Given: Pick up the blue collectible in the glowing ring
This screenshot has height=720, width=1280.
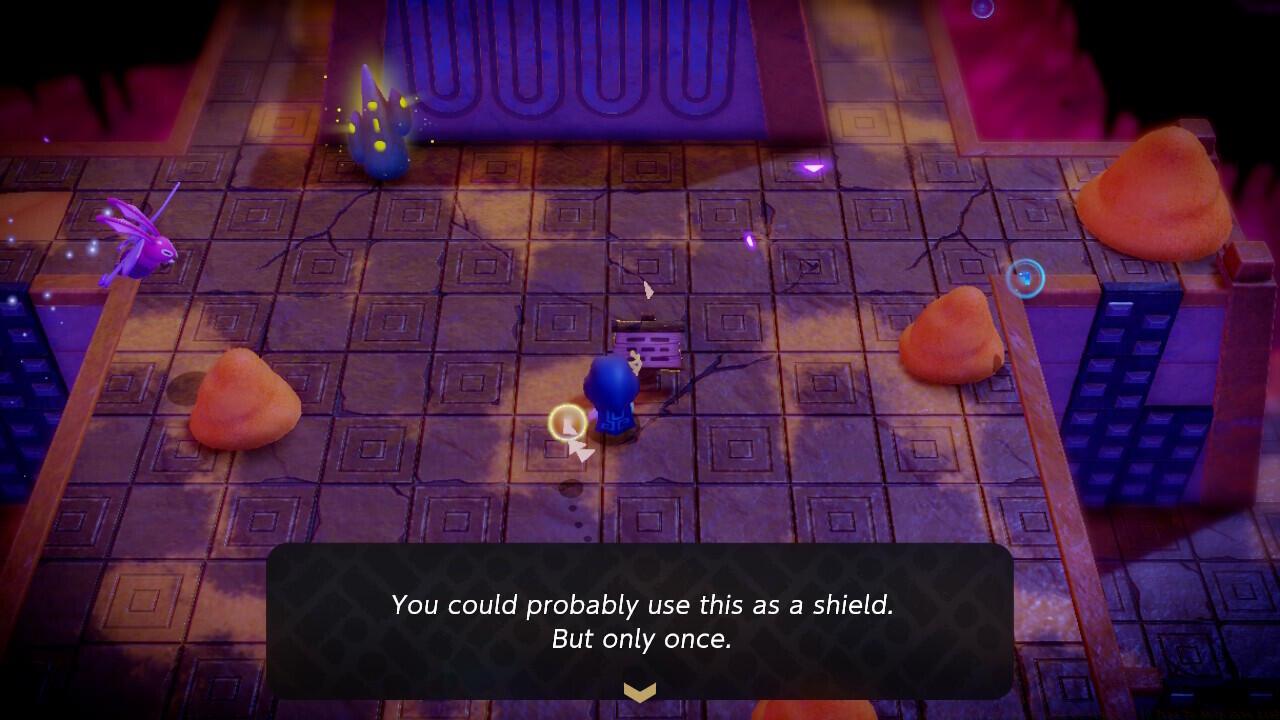Looking at the screenshot, I should (1026, 278).
